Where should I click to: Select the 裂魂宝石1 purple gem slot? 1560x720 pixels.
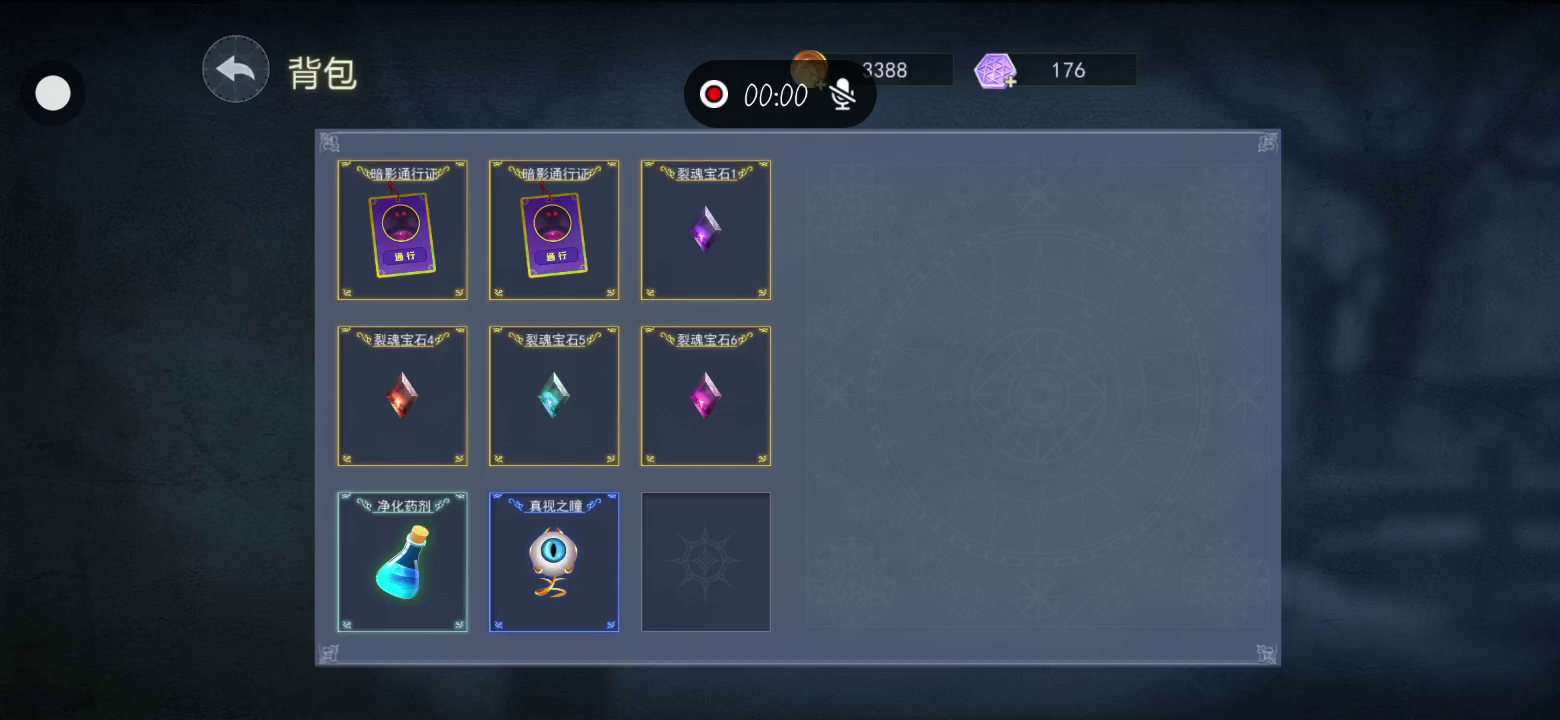click(x=705, y=231)
